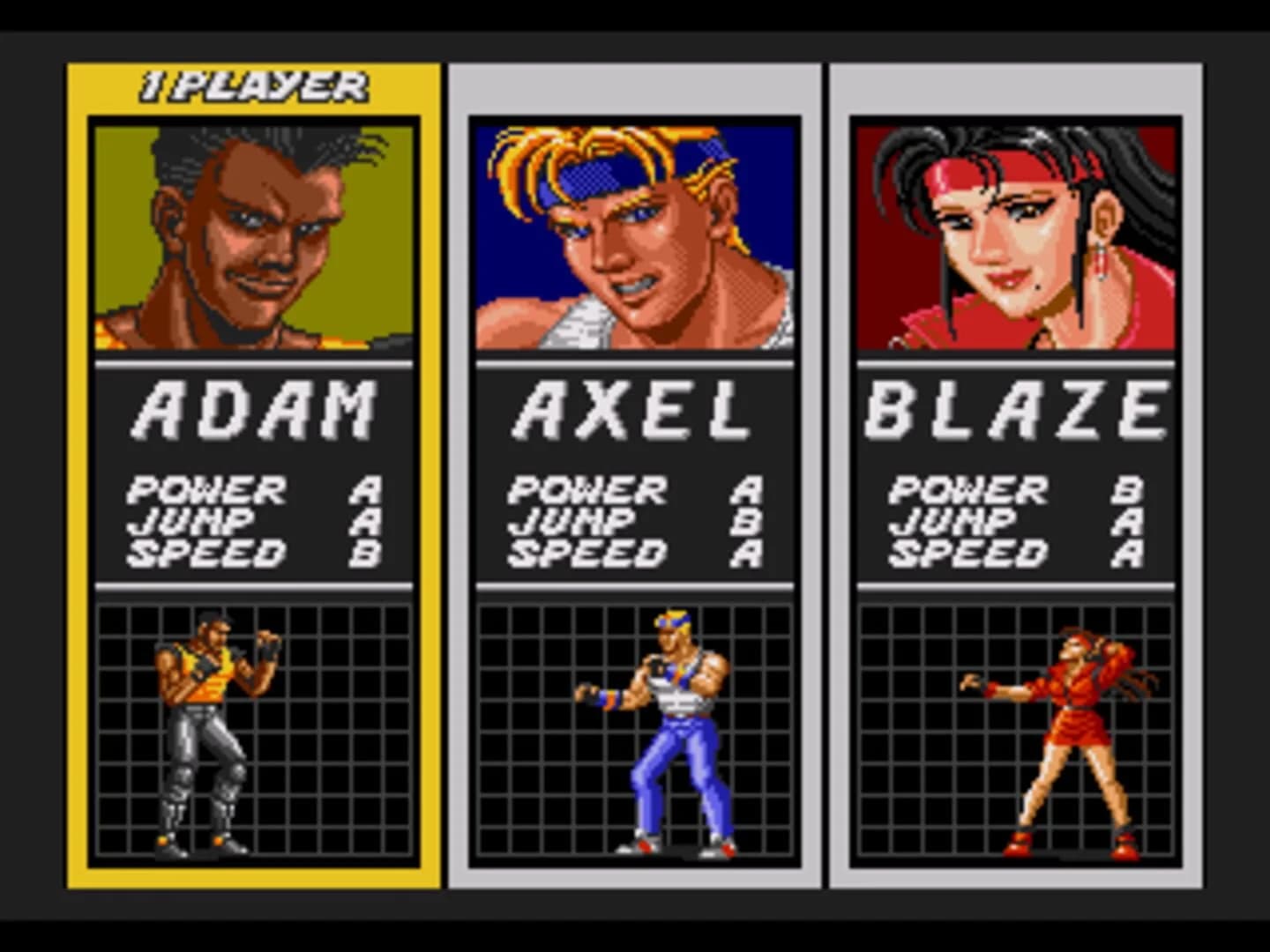The width and height of the screenshot is (1270, 952).
Task: Select the AXEL name label
Action: (x=630, y=410)
